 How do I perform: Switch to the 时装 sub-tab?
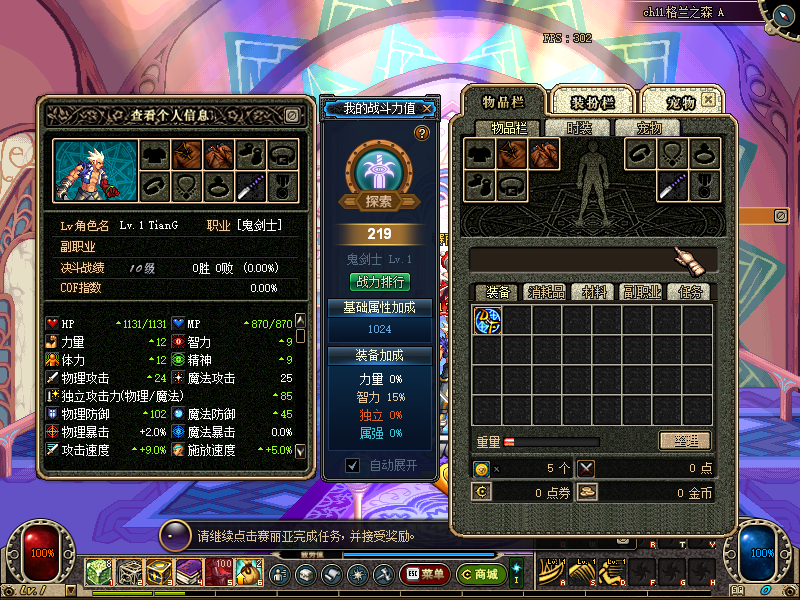(579, 128)
